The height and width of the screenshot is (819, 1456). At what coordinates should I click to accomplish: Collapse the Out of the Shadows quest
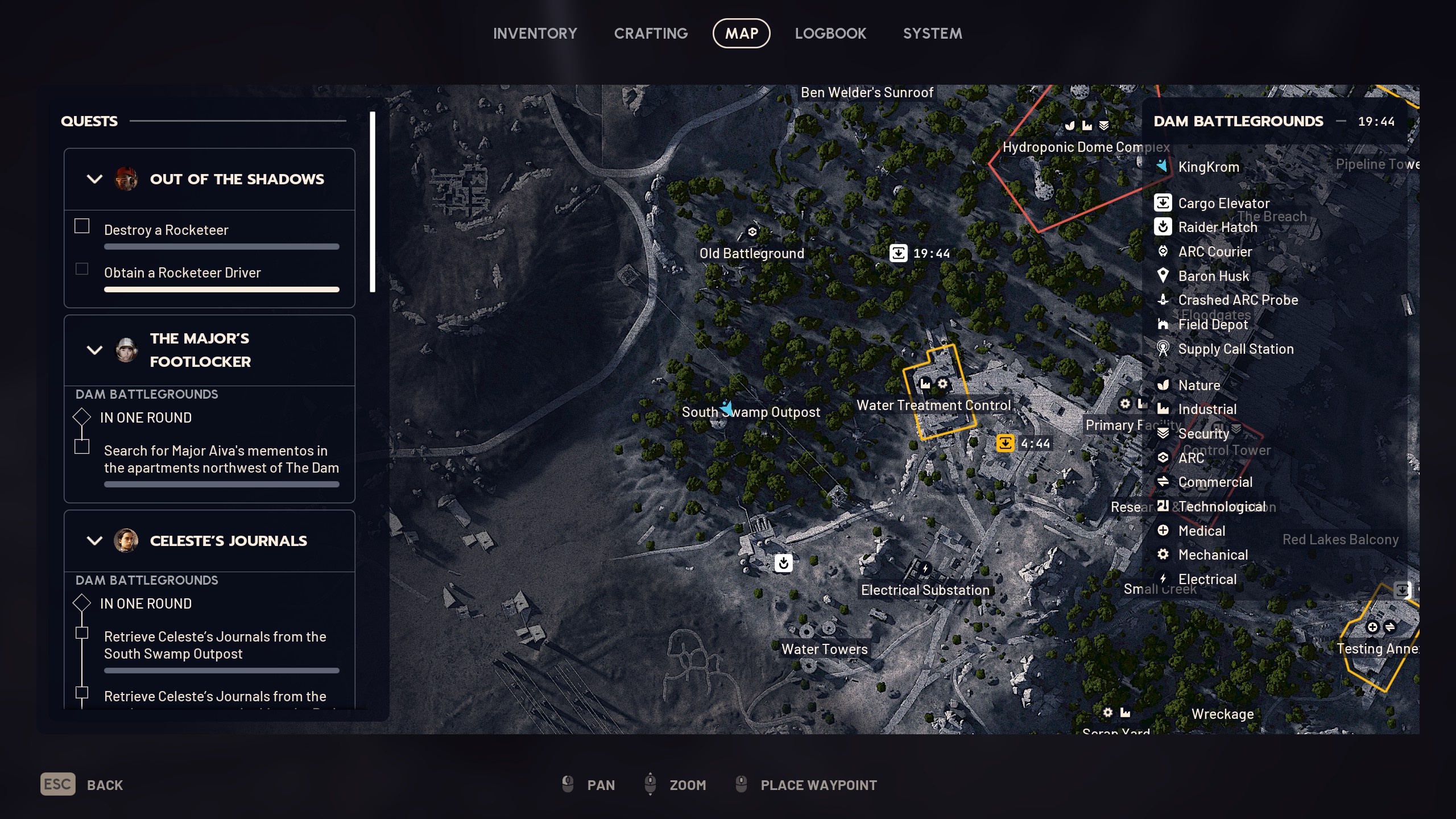click(x=94, y=179)
